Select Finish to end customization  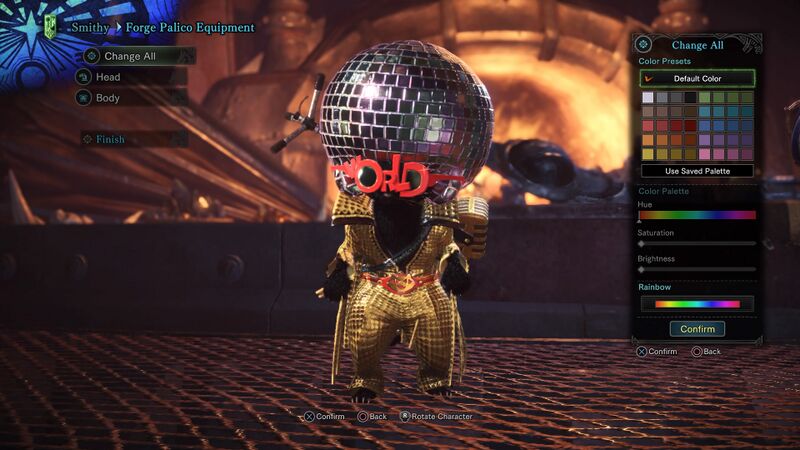coord(111,139)
